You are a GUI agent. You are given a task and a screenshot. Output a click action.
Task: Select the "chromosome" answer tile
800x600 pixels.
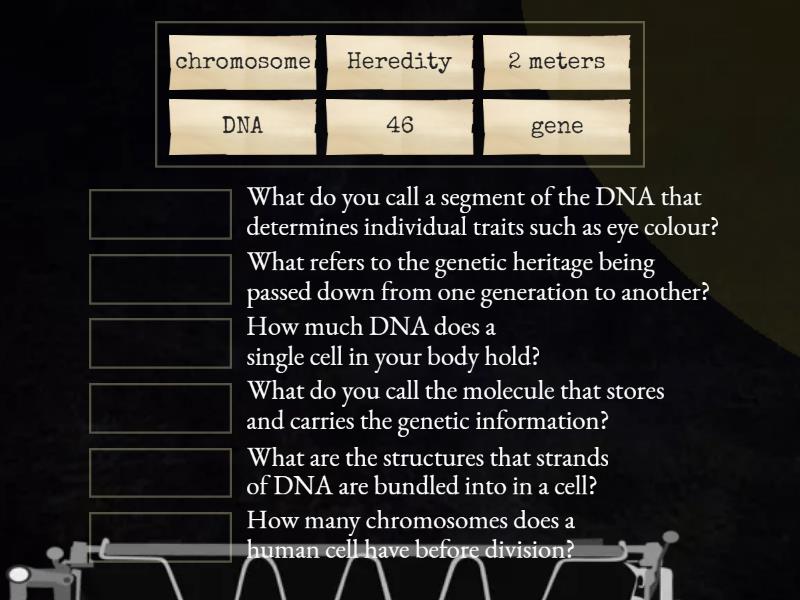243,62
